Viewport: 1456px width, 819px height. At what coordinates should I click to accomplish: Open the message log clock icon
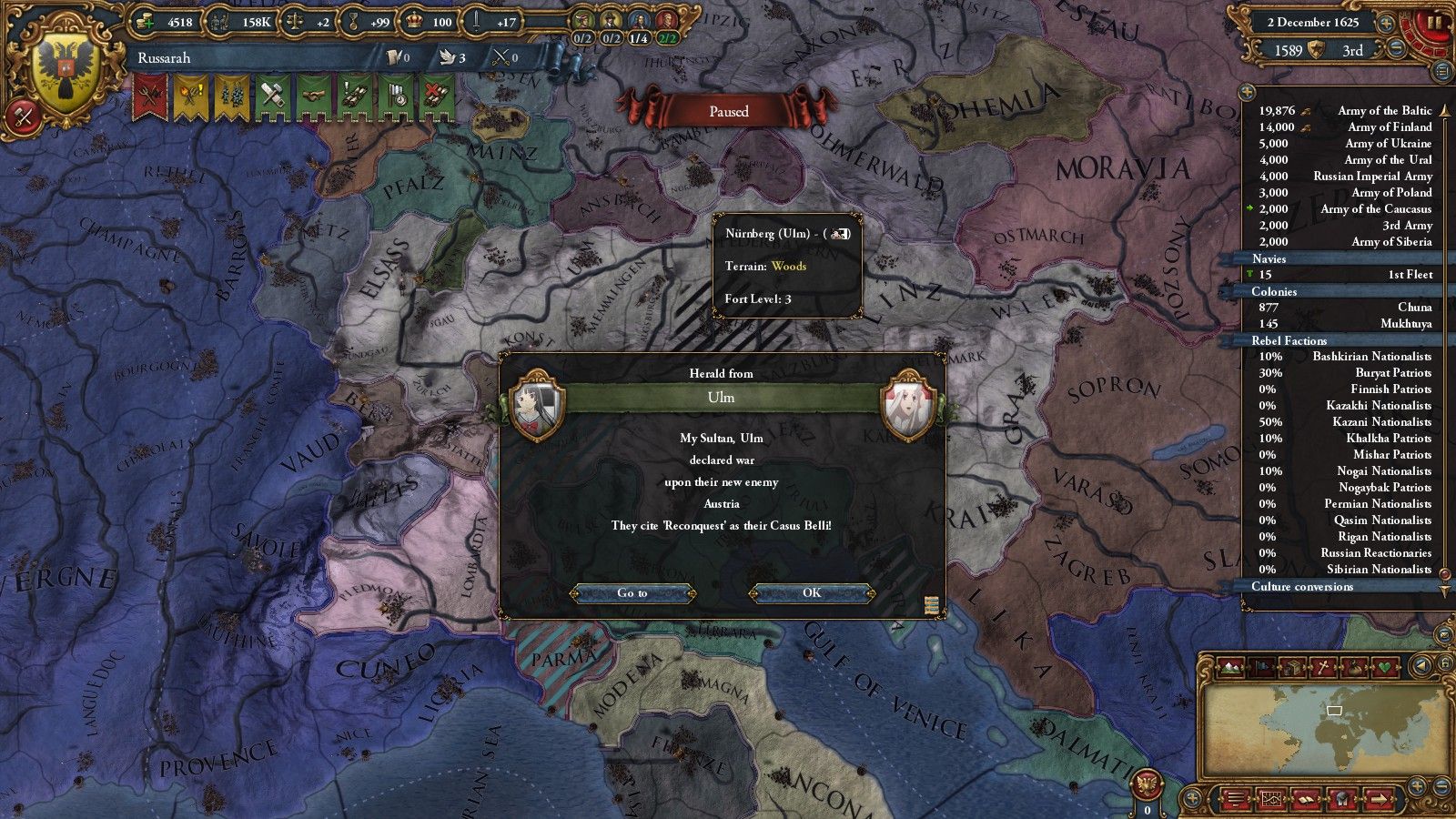1342,798
